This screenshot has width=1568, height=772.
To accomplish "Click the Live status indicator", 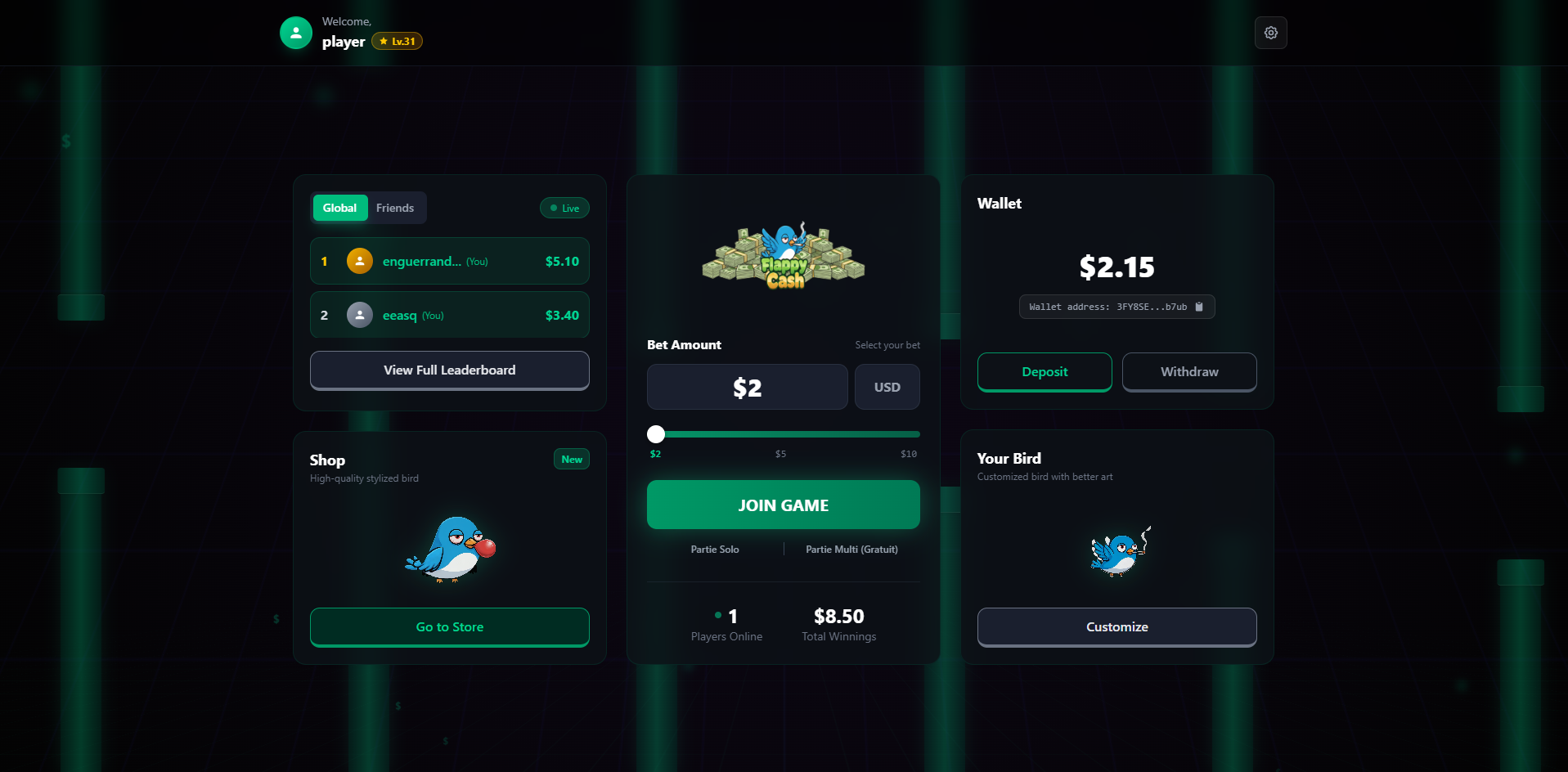I will pyautogui.click(x=564, y=208).
